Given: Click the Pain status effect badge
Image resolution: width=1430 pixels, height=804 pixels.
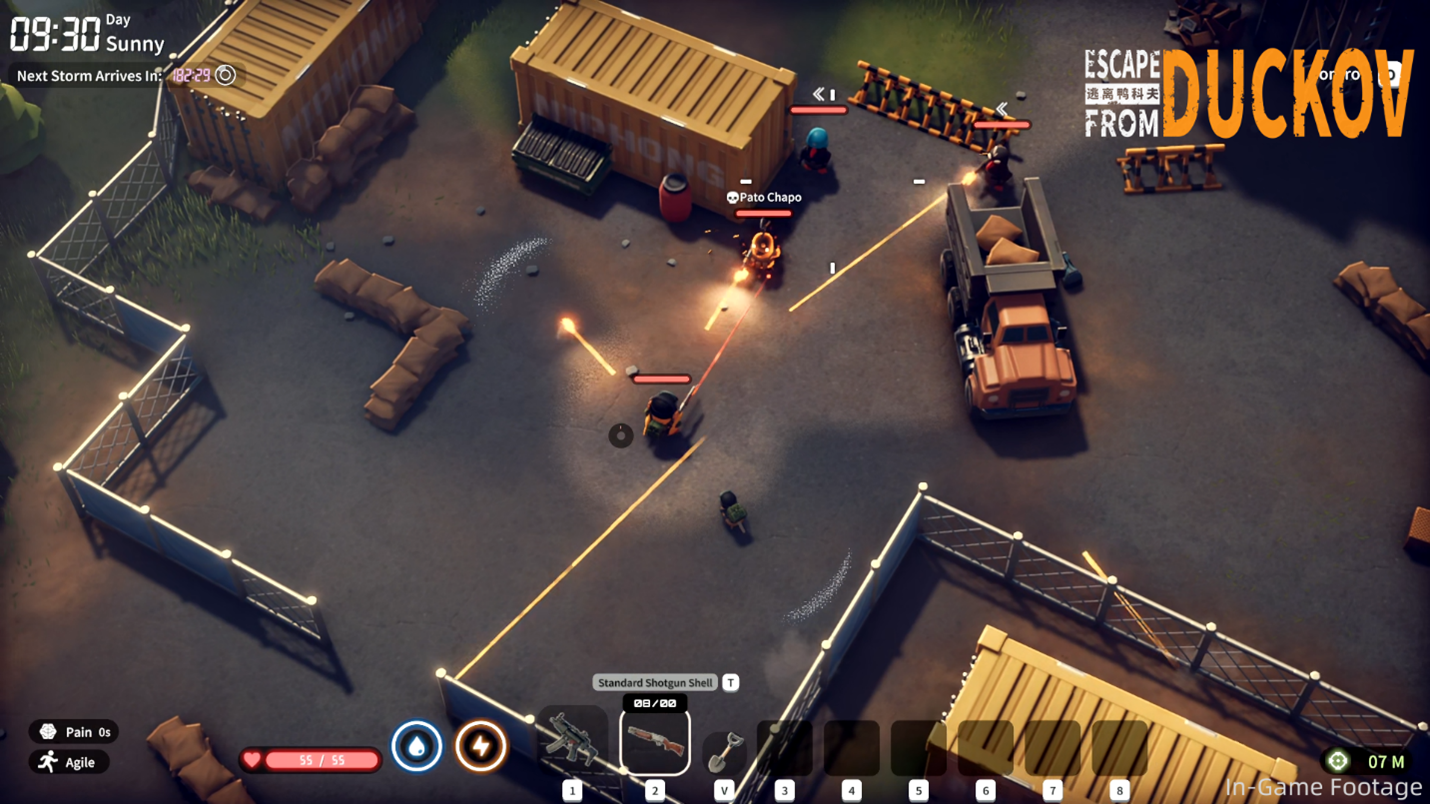Looking at the screenshot, I should (x=74, y=732).
